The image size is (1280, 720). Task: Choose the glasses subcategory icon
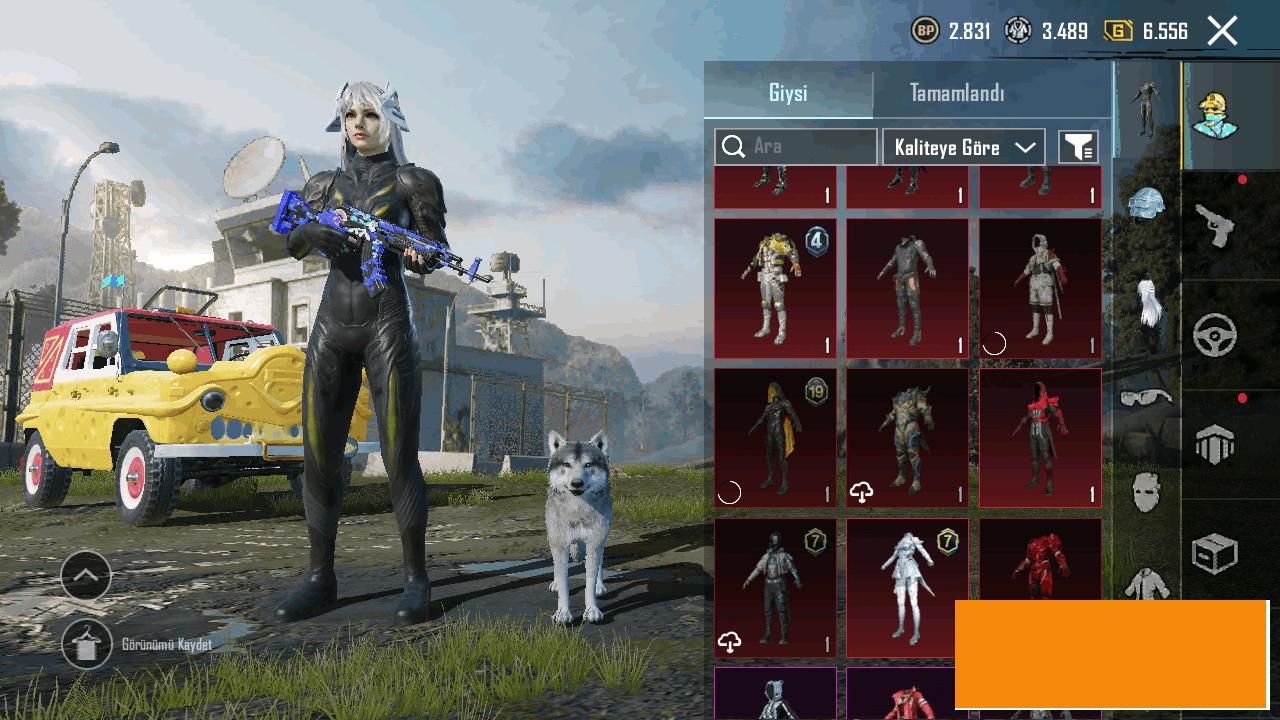(x=1146, y=397)
